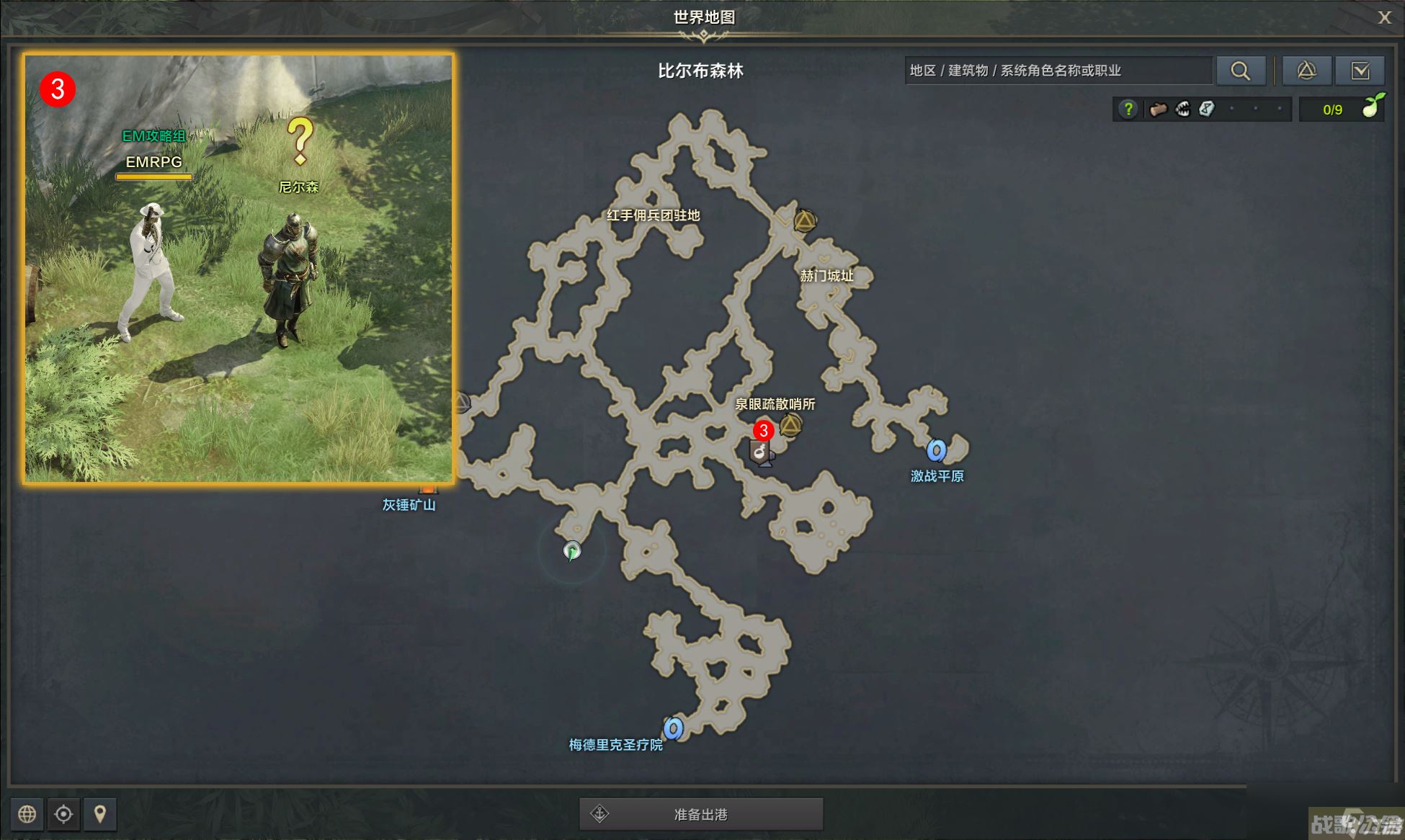Click the rune stone collectible icon
This screenshot has width=1405, height=840.
1208,108
